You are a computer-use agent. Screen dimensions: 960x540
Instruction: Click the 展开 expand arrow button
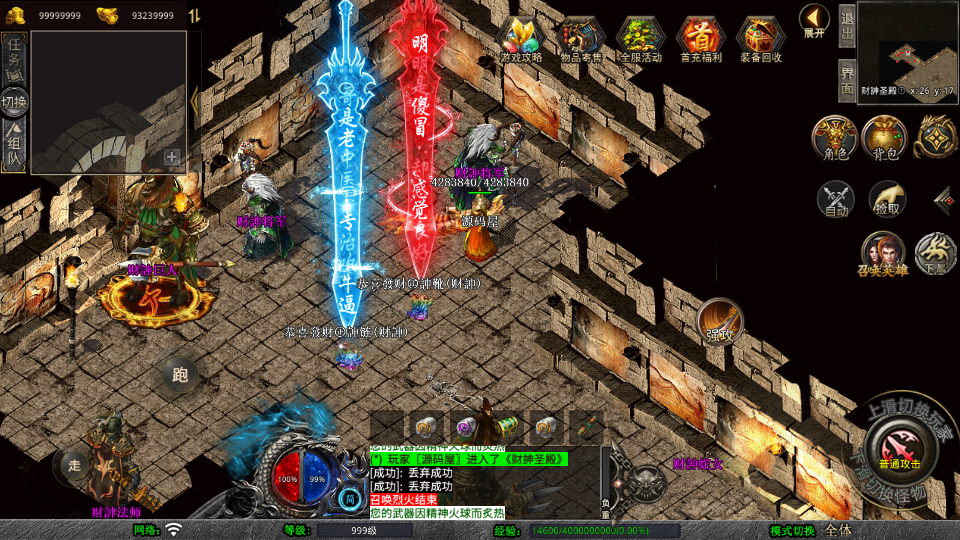pos(814,20)
